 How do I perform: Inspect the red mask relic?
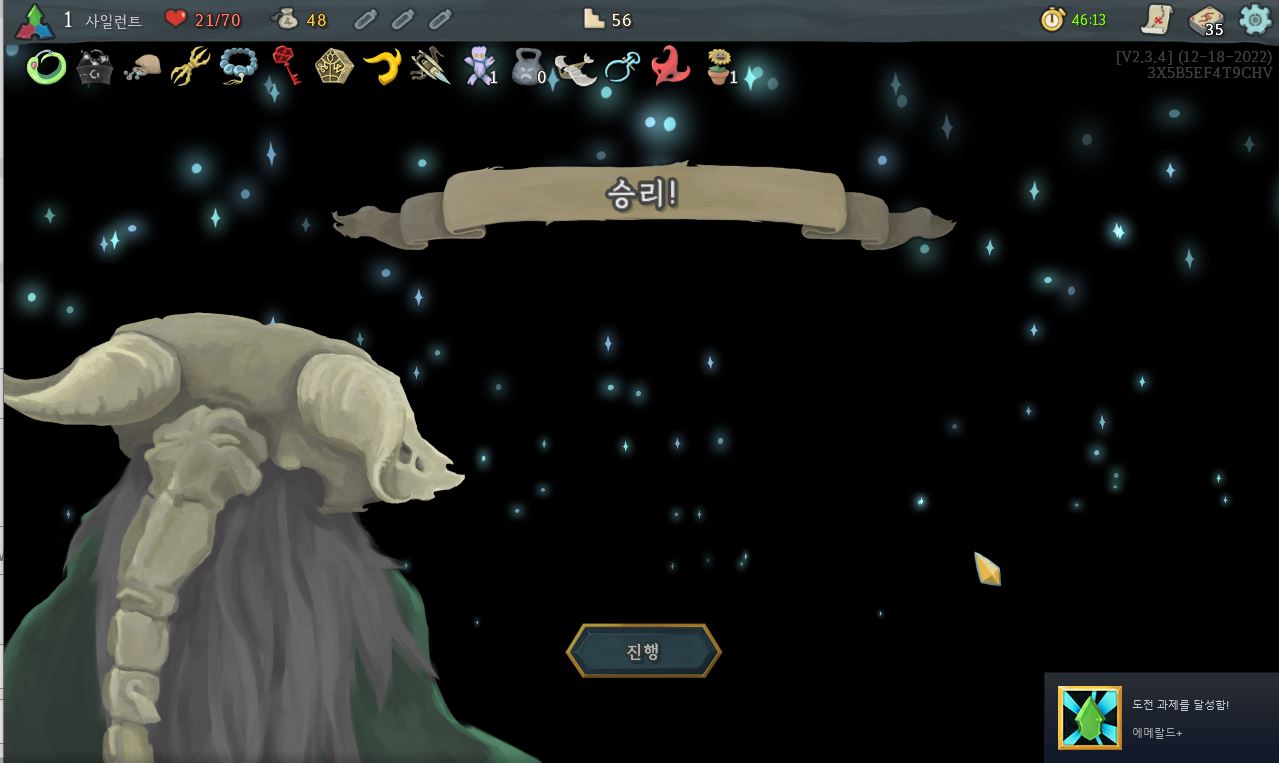pyautogui.click(x=670, y=67)
